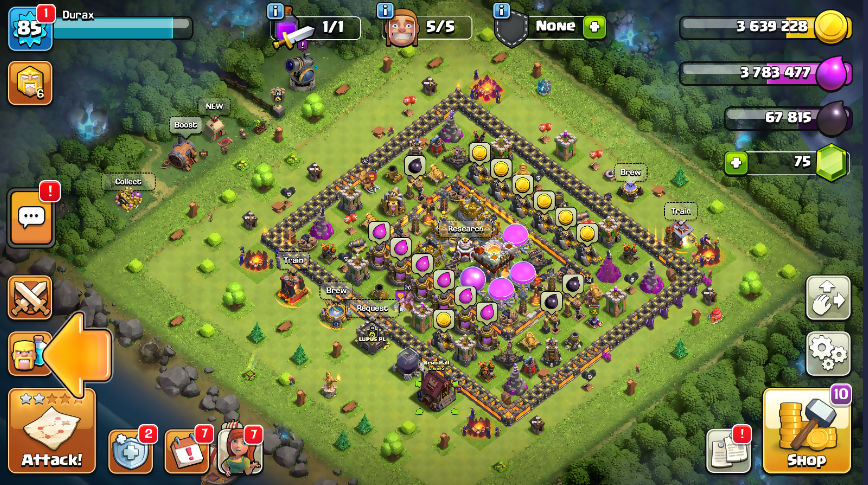This screenshot has height=485, width=868.
Task: Show info for the 1/1 sword counter
Action: 275,11
